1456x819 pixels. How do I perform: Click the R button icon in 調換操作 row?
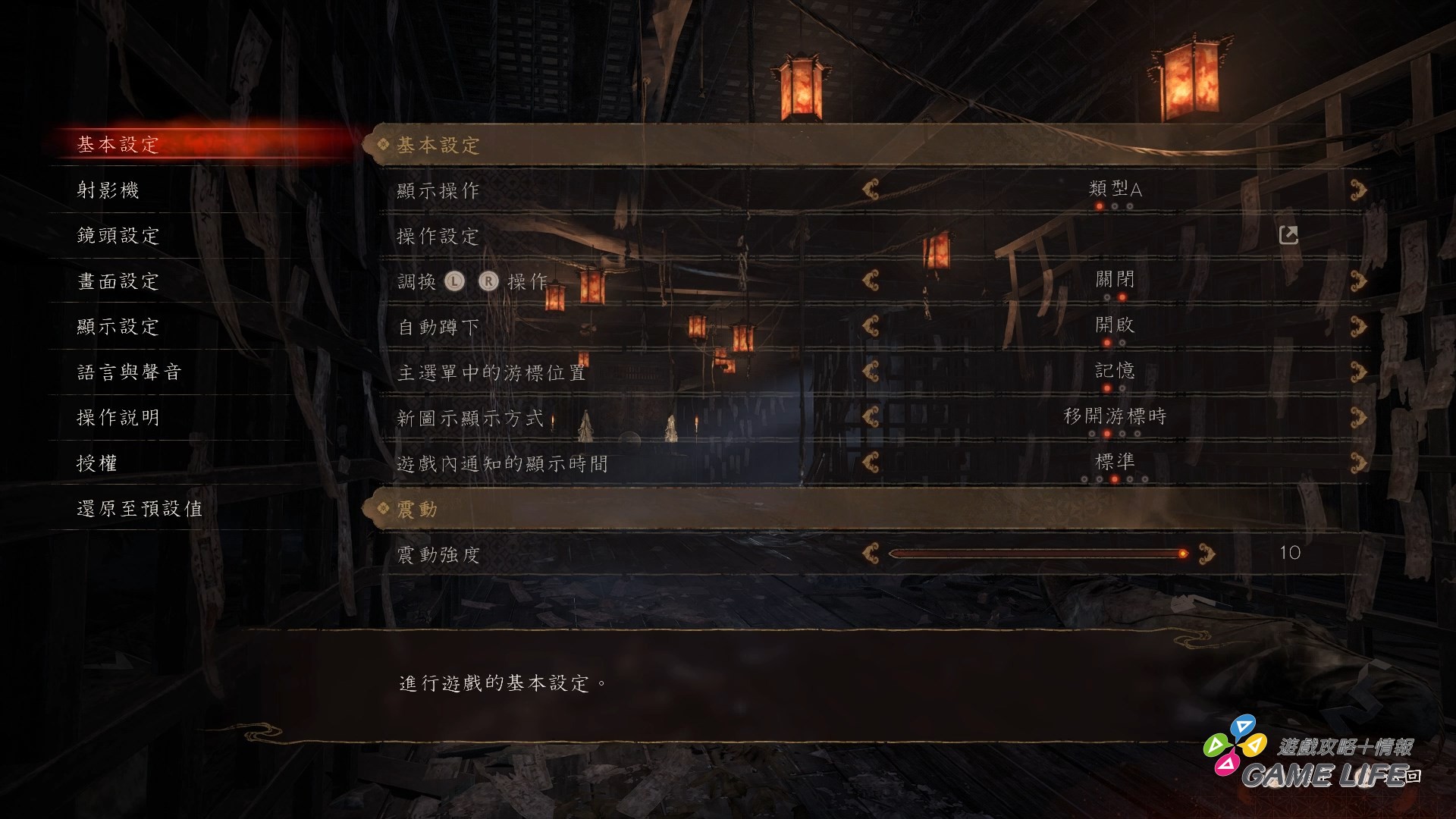click(x=489, y=281)
